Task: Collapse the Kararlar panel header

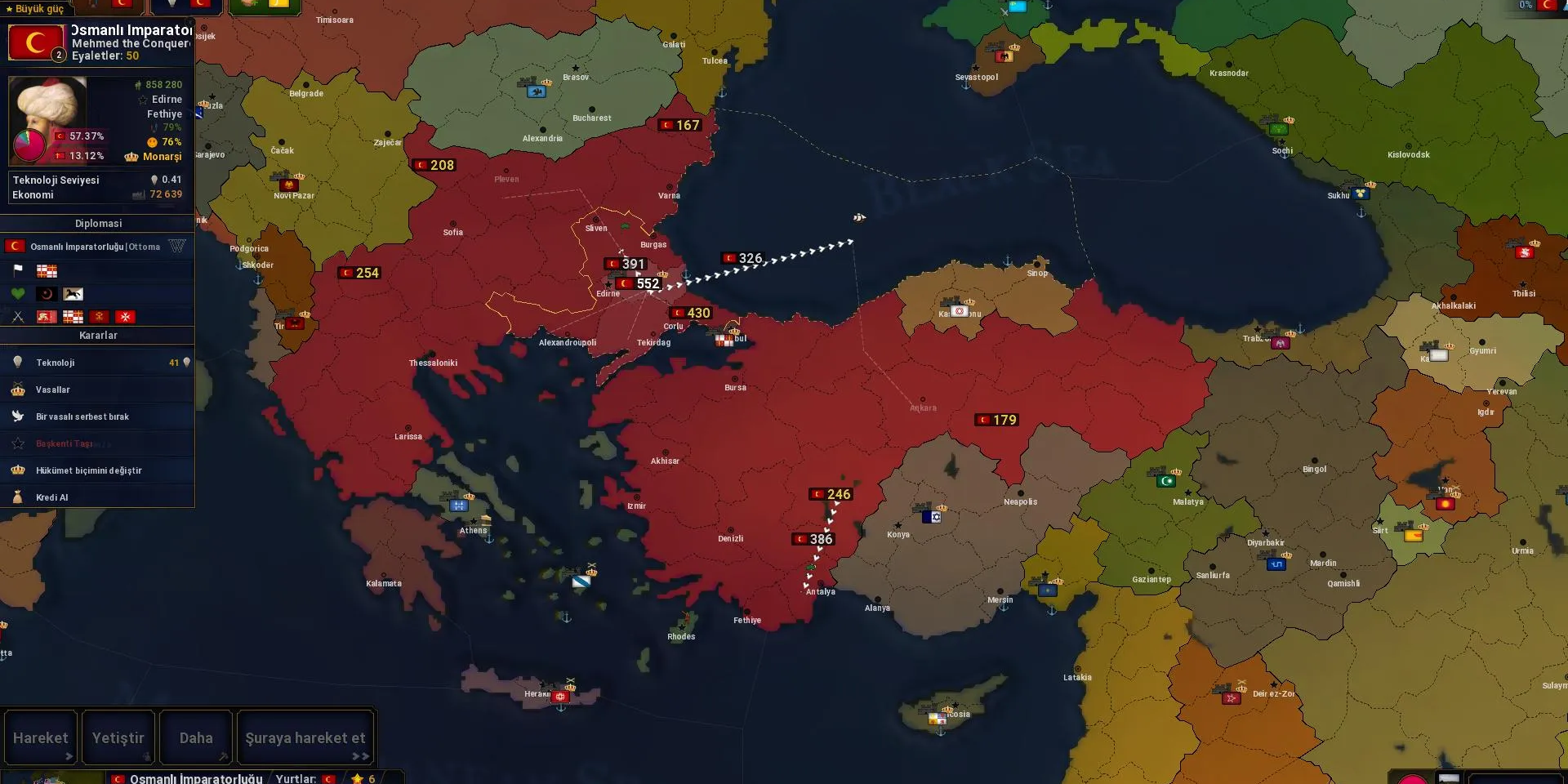Action: pos(98,335)
